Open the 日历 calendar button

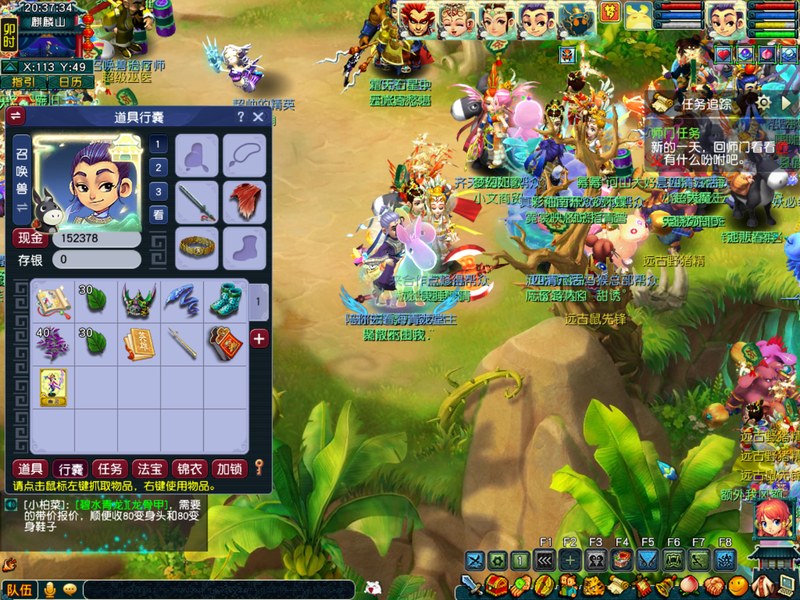68,82
